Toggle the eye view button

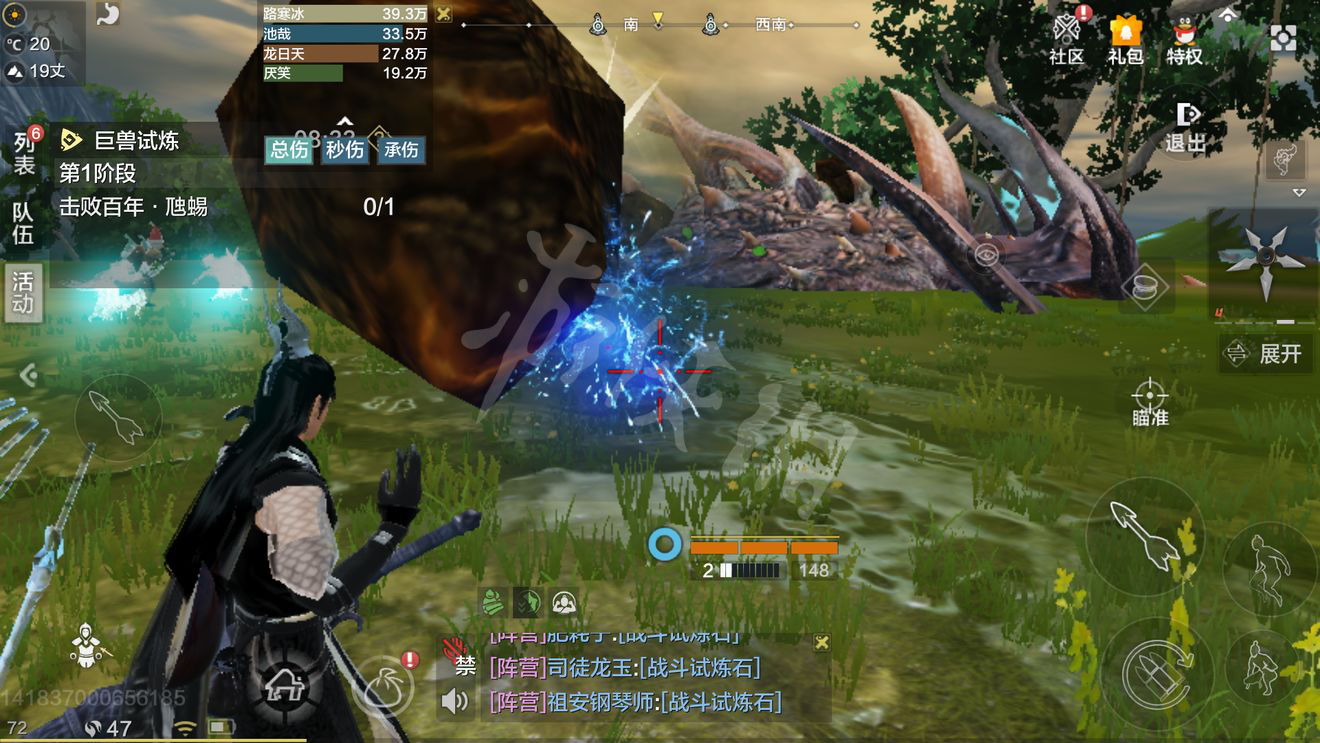(986, 256)
